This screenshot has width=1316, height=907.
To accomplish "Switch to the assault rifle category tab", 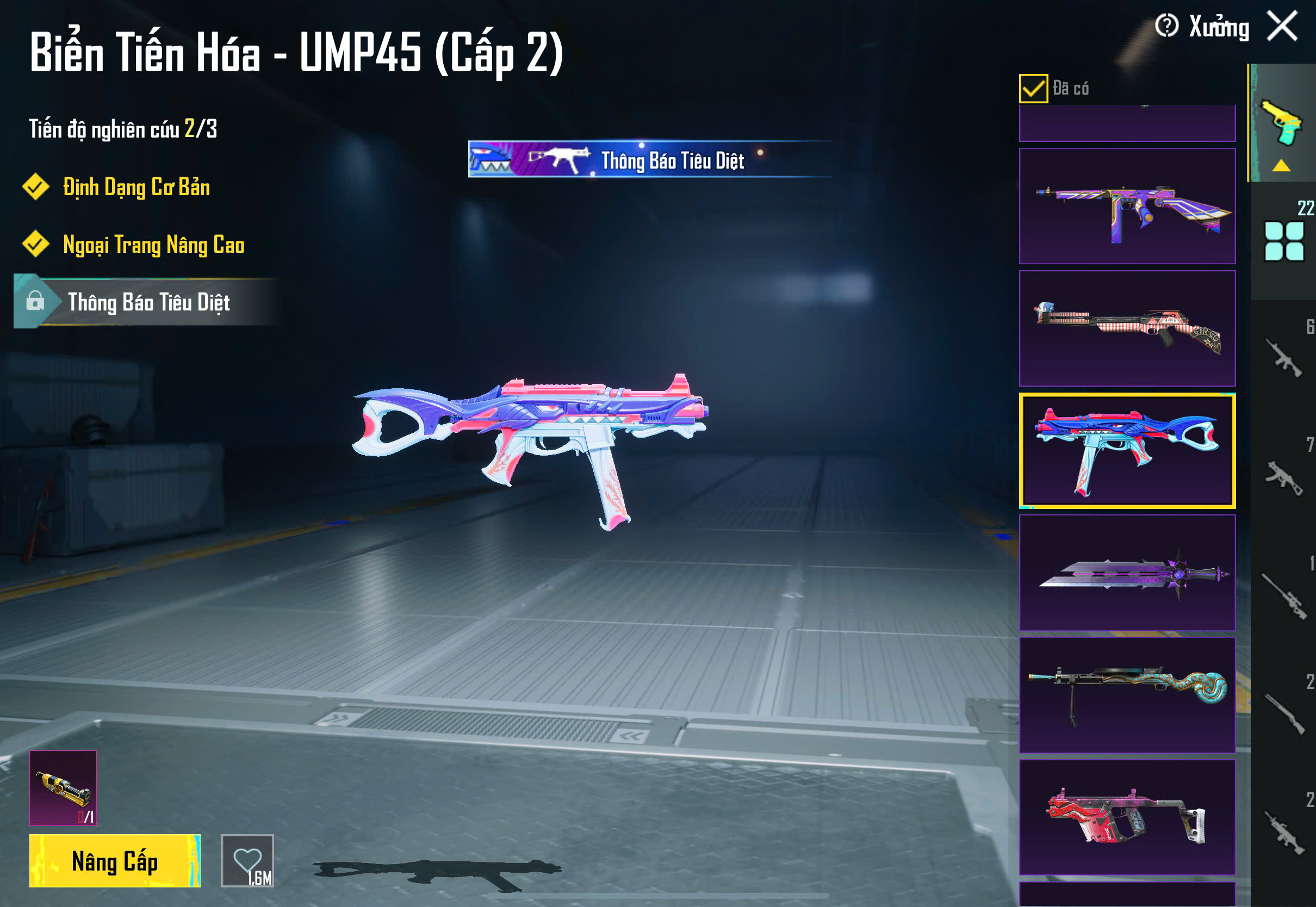I will [1284, 358].
